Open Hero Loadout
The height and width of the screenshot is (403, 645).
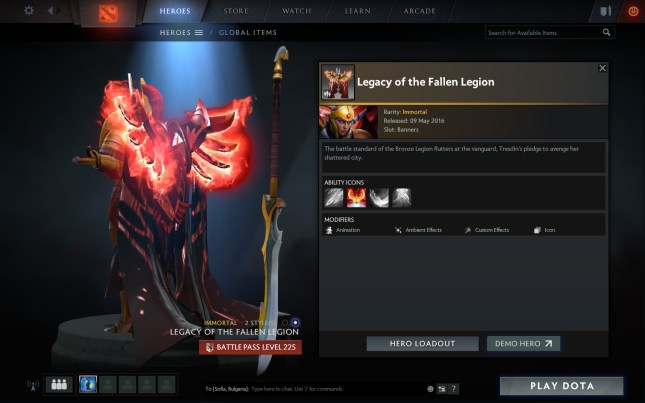pos(423,343)
